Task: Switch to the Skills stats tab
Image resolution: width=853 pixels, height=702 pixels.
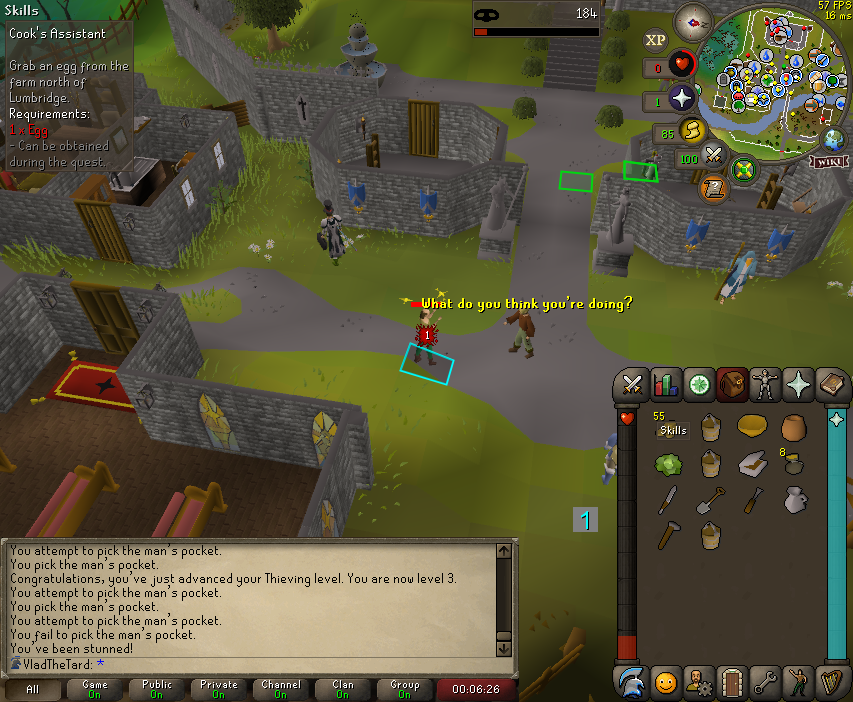Action: (x=665, y=383)
